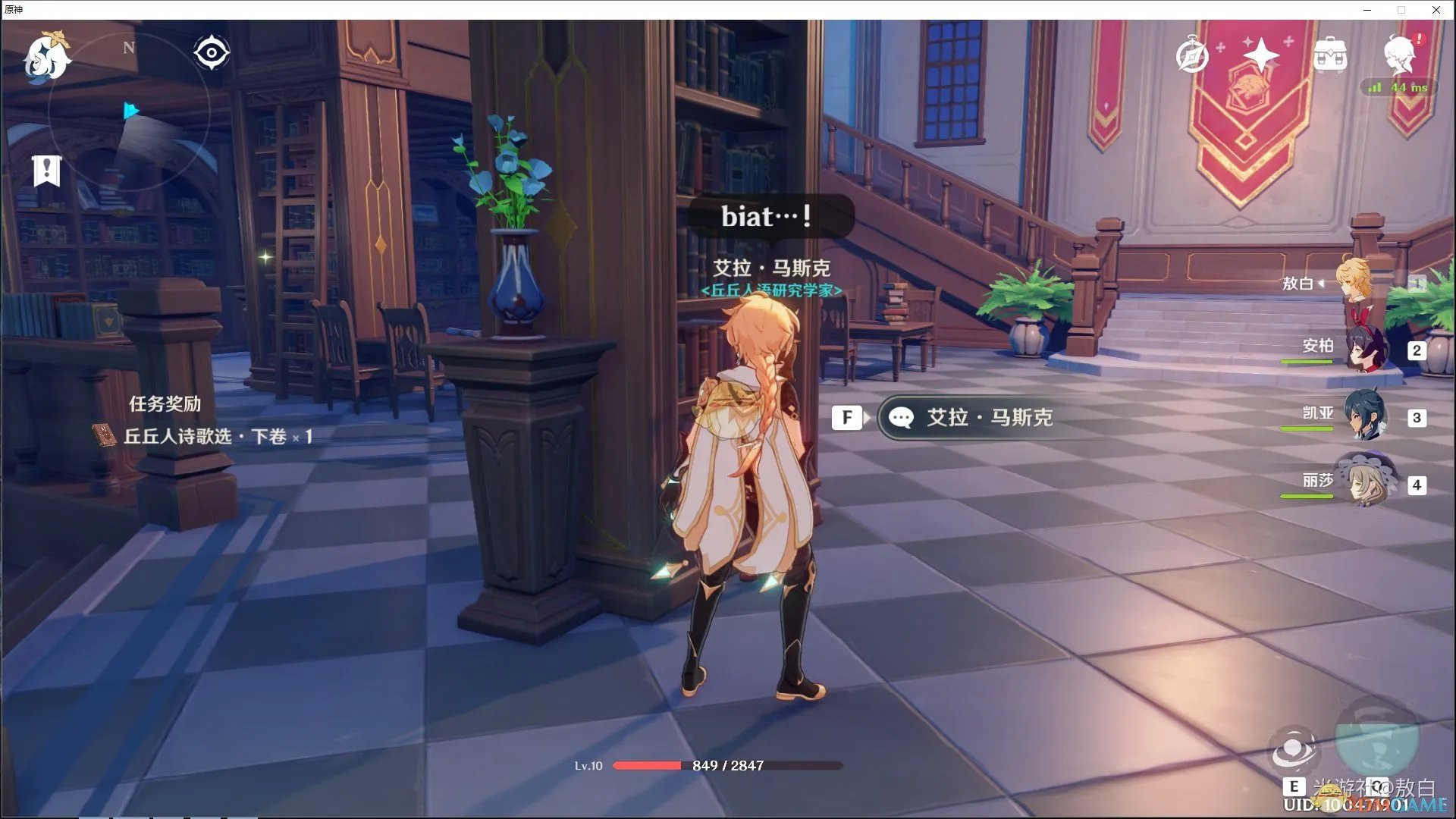Open the backpack inventory

(1330, 55)
